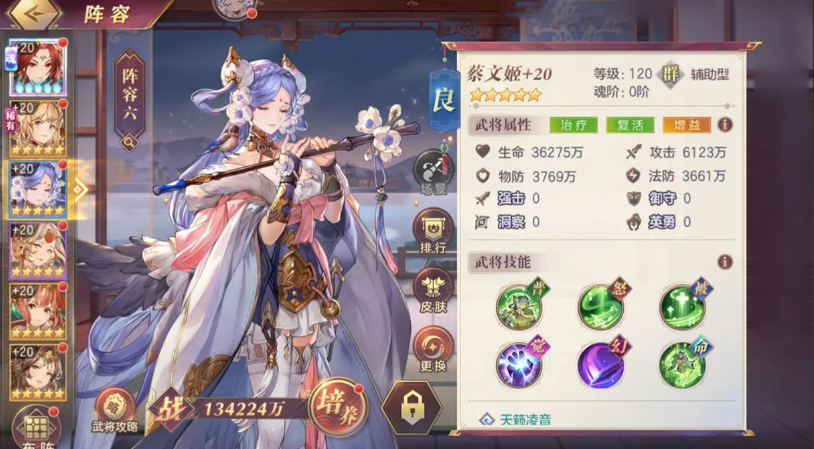
Task: Open the 排行 ranking button
Action: click(x=434, y=233)
